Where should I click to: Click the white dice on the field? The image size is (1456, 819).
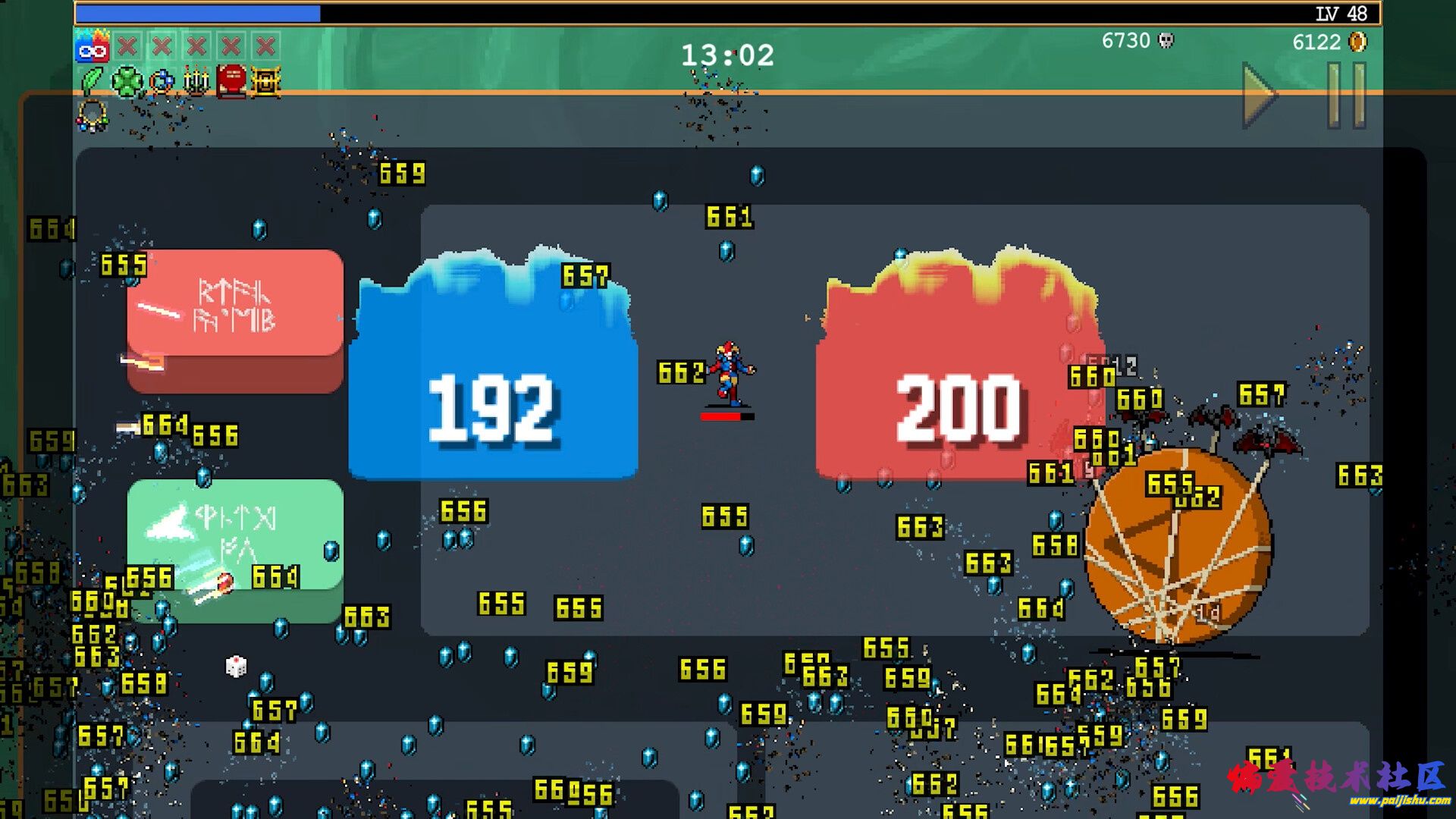[234, 666]
